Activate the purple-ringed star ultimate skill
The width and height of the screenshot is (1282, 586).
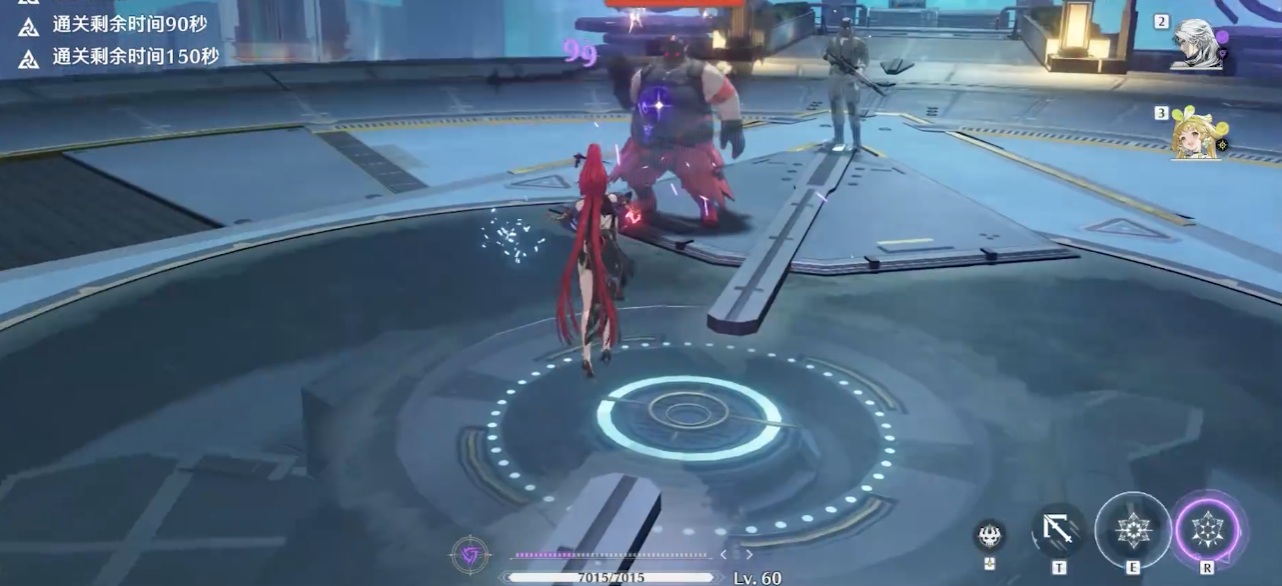click(1207, 527)
